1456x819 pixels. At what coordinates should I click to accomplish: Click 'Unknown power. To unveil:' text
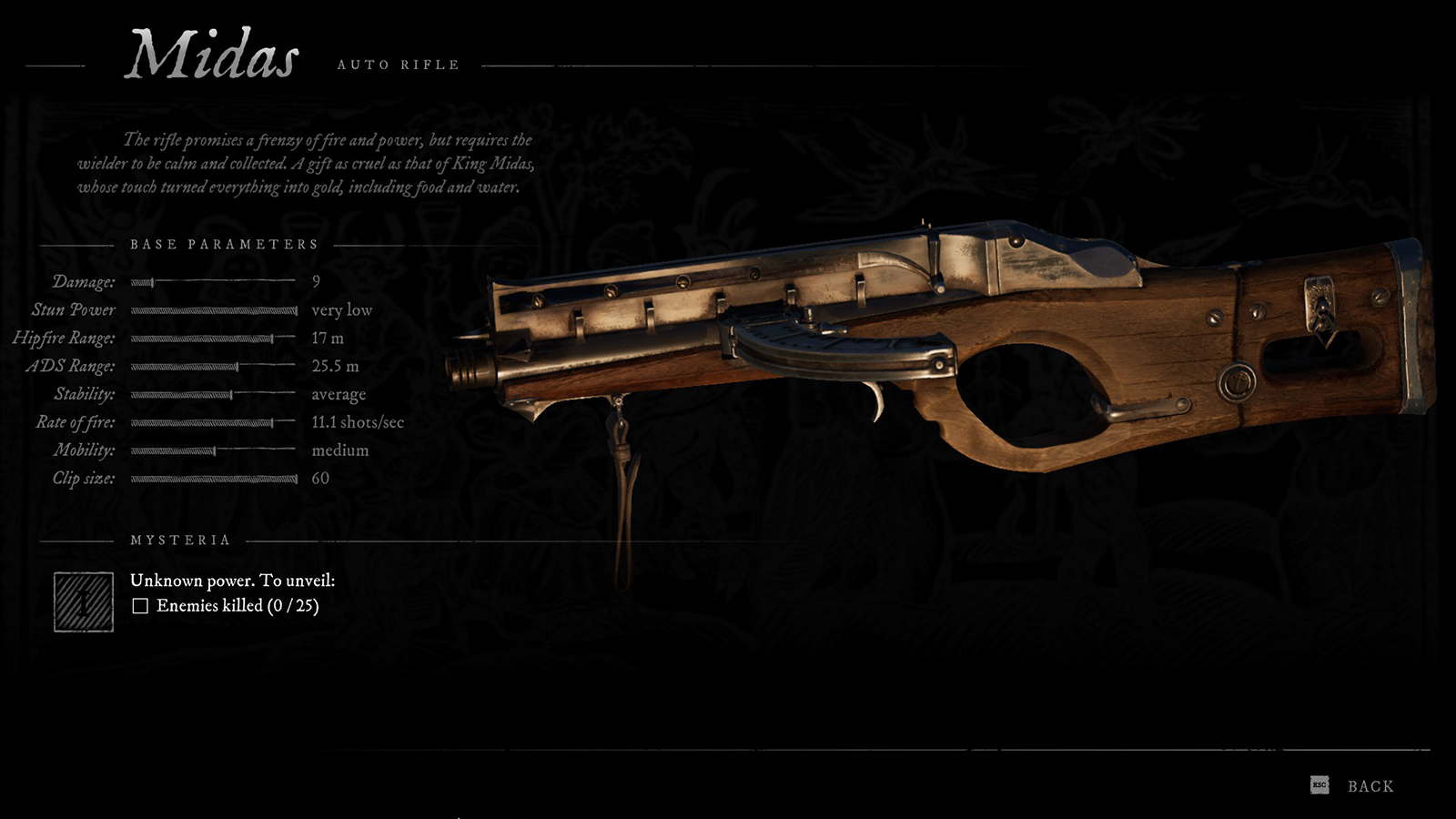pos(233,580)
